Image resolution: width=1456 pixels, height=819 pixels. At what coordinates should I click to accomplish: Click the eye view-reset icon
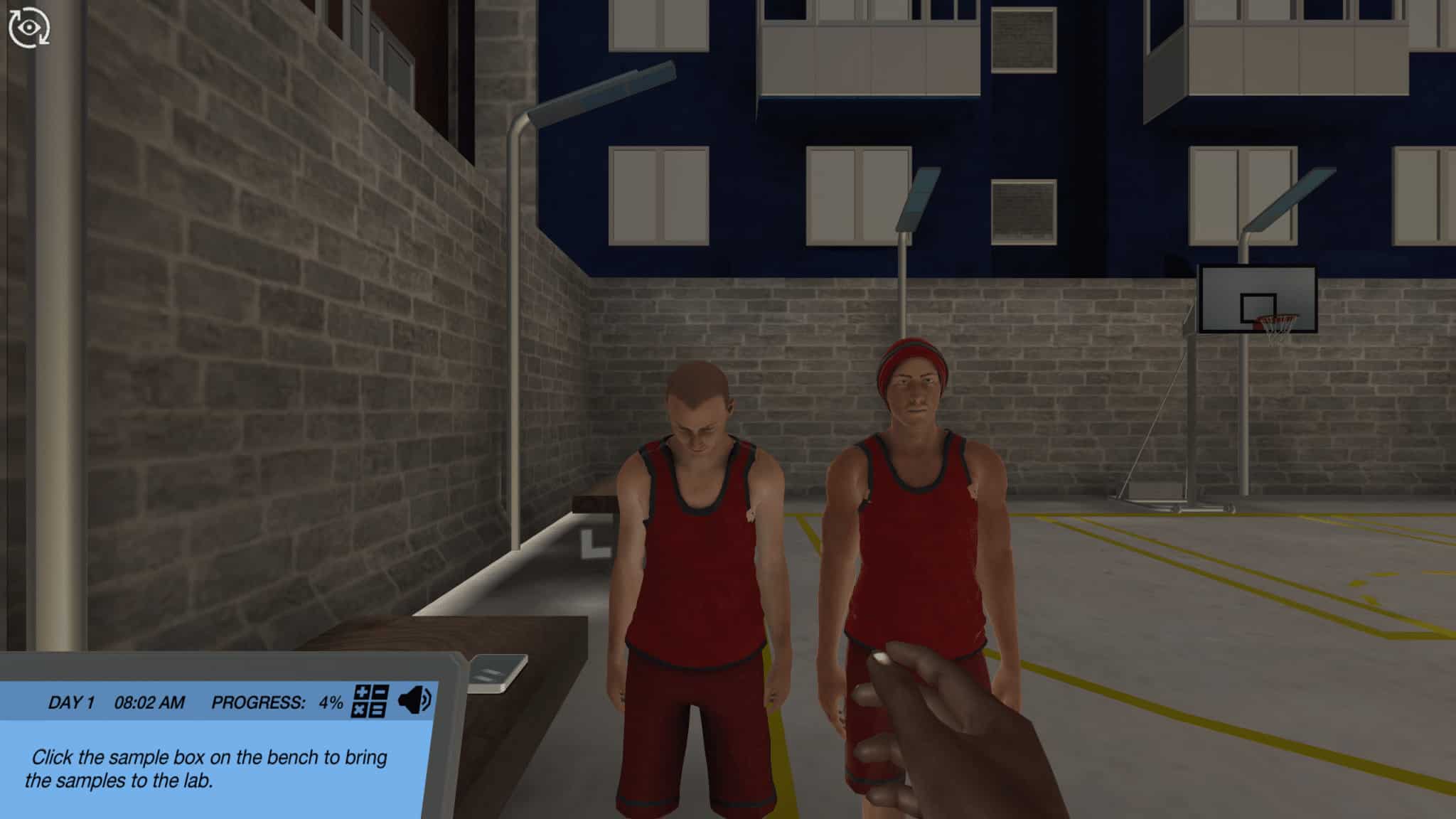coord(28,28)
